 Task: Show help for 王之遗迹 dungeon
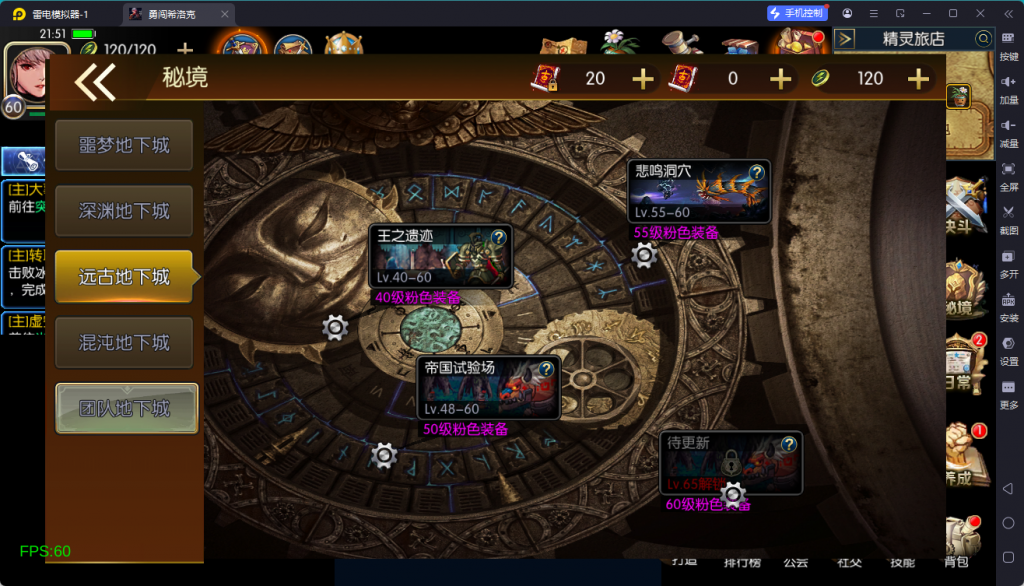(x=499, y=237)
